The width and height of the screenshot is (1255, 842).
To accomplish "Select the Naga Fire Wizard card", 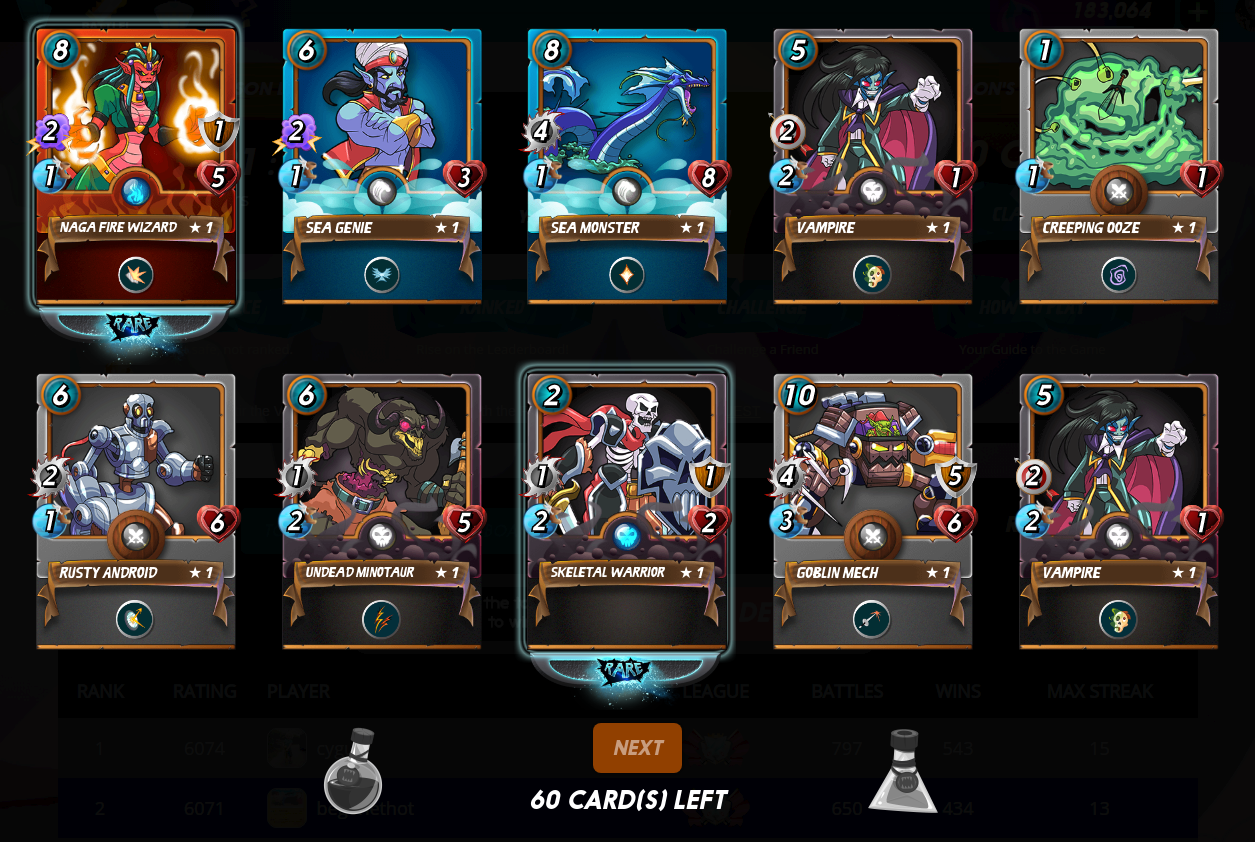I will coord(136,165).
